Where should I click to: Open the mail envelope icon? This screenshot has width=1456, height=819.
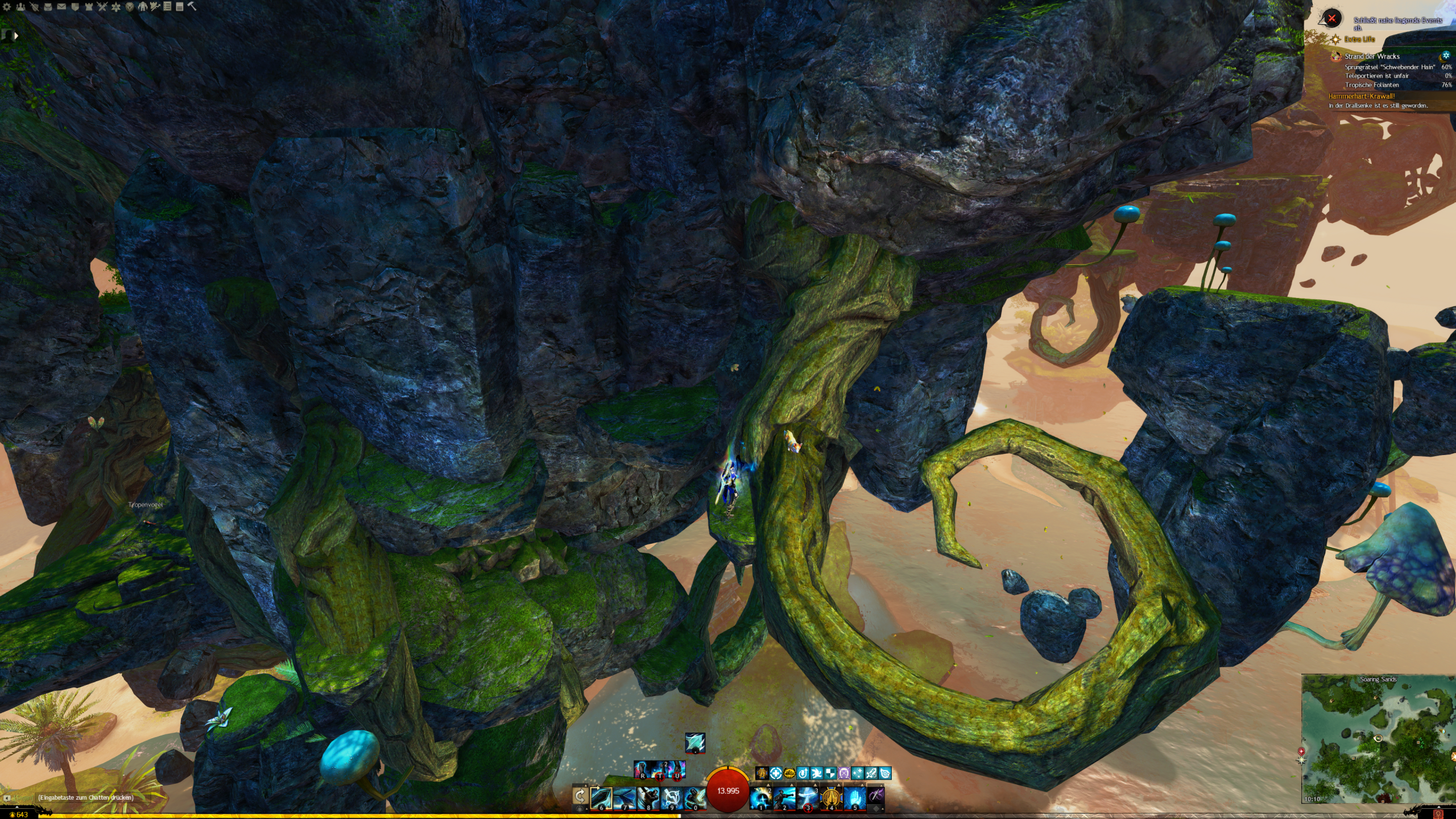61,7
